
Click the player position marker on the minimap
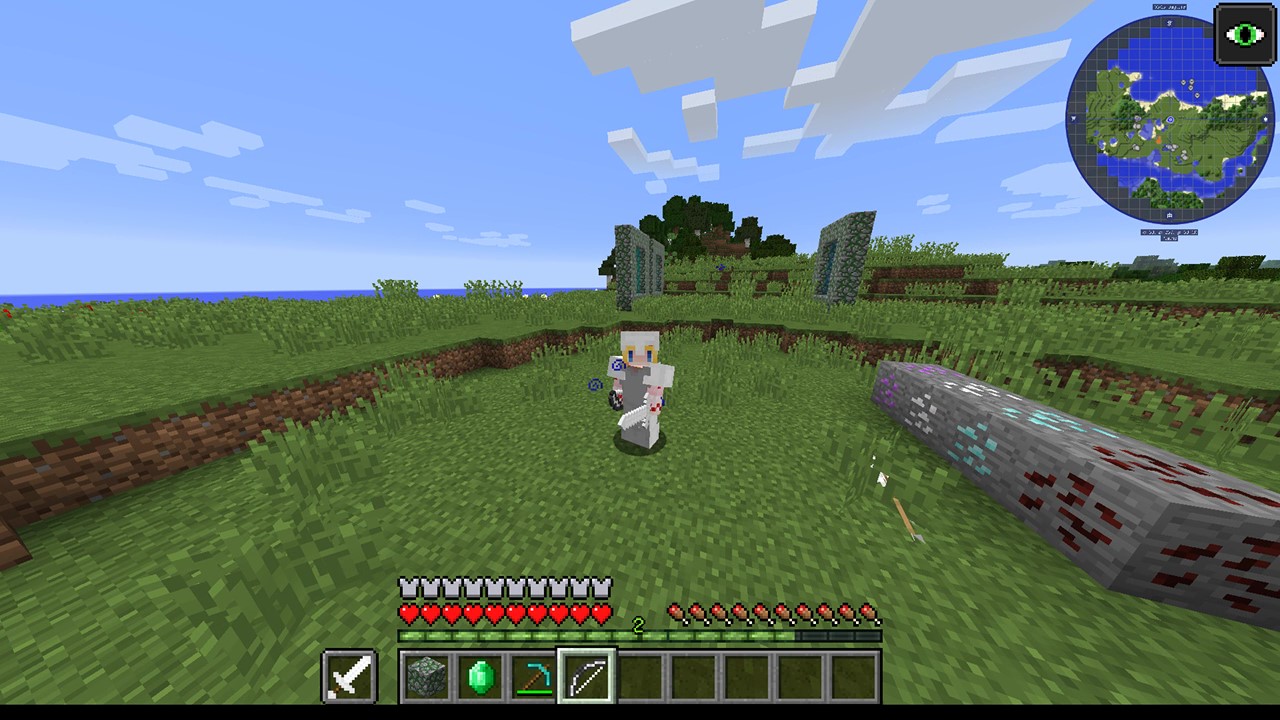click(1170, 121)
